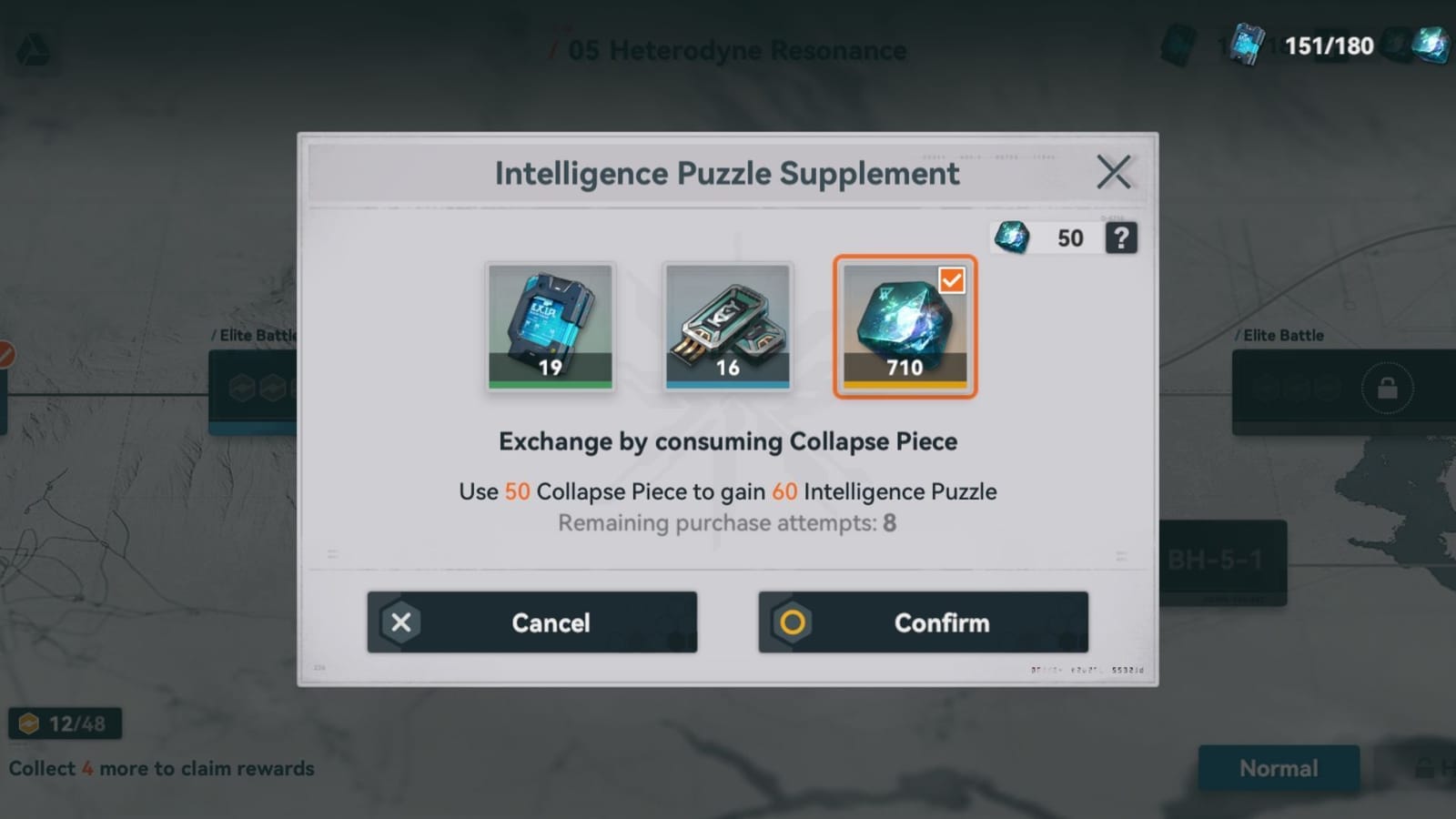The height and width of the screenshot is (819, 1456).
Task: Click the 05 Heterodyne Resonance chapter title
Action: pos(733,50)
